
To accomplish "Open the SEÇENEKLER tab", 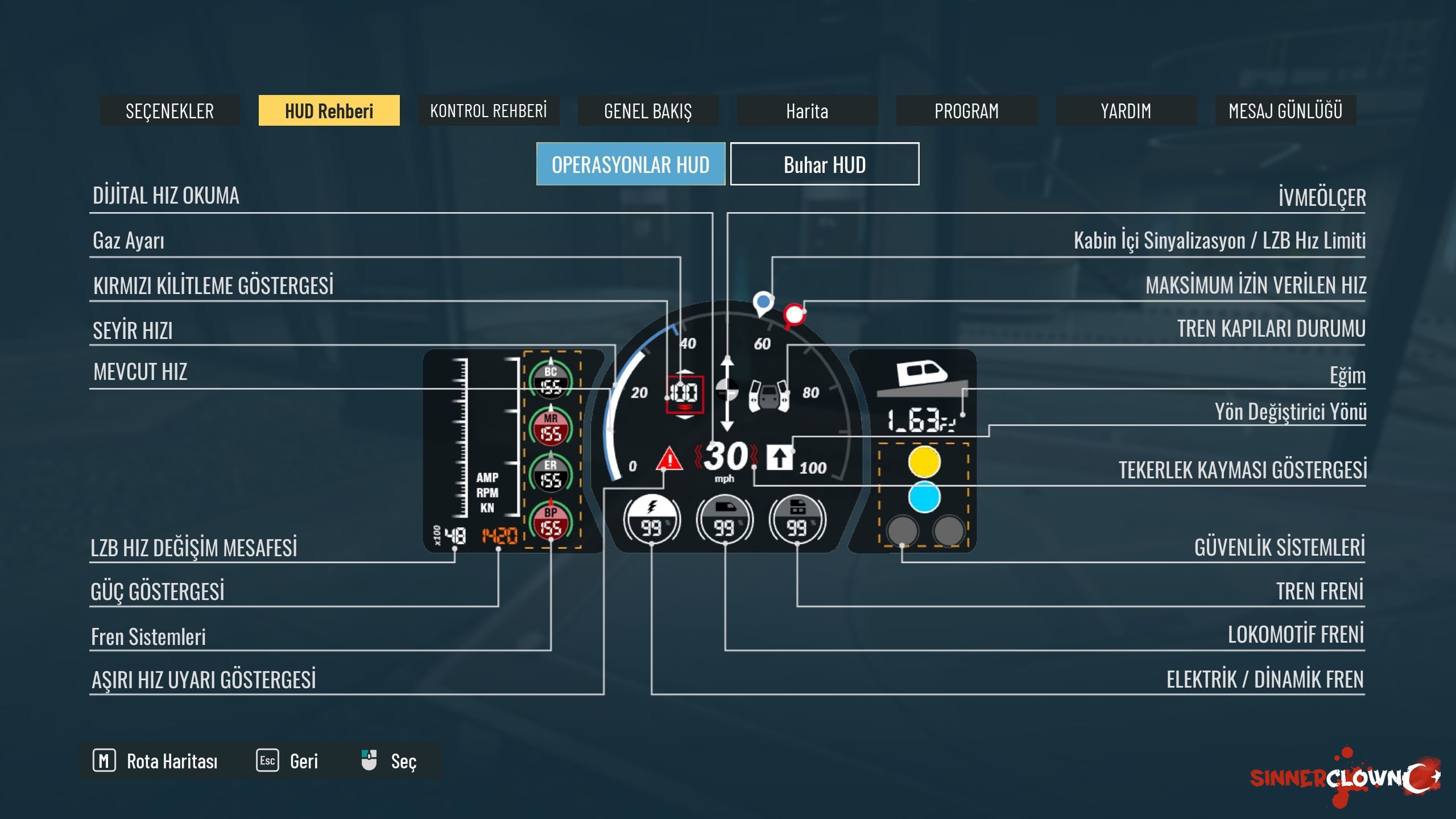I will 169,110.
